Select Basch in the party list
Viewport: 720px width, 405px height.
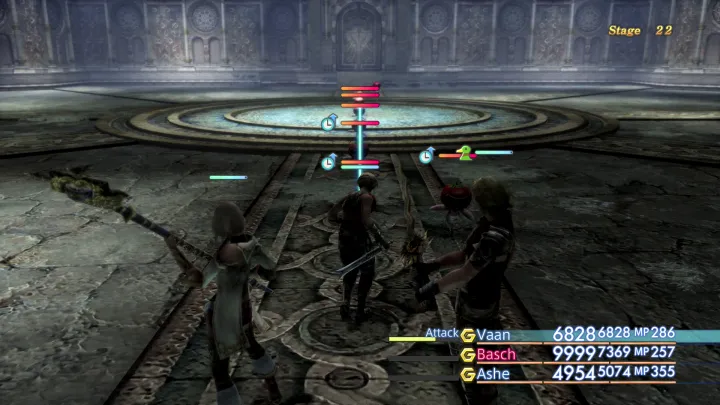click(x=497, y=354)
